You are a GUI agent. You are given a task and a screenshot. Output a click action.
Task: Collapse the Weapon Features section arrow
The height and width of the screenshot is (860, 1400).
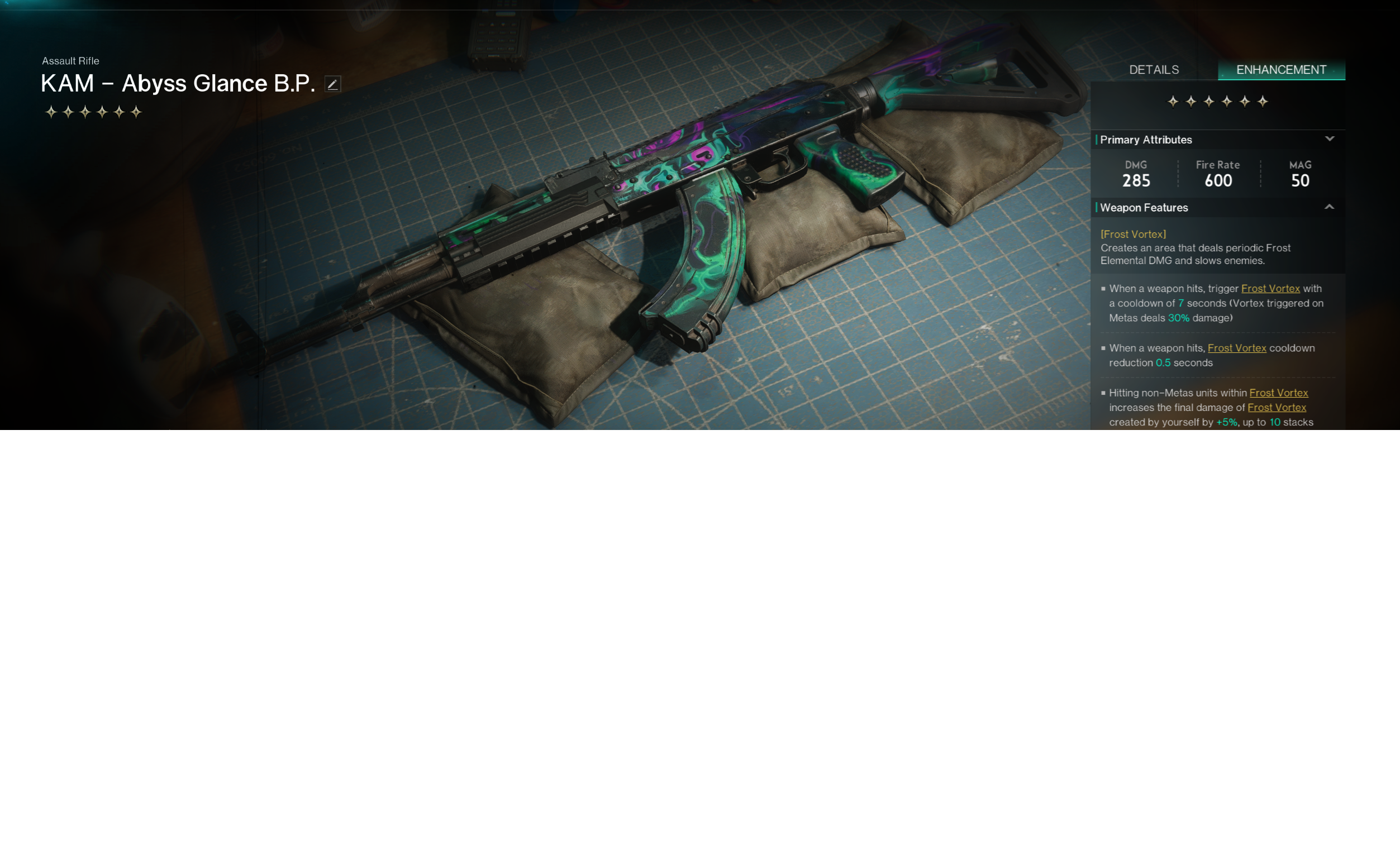click(1329, 207)
